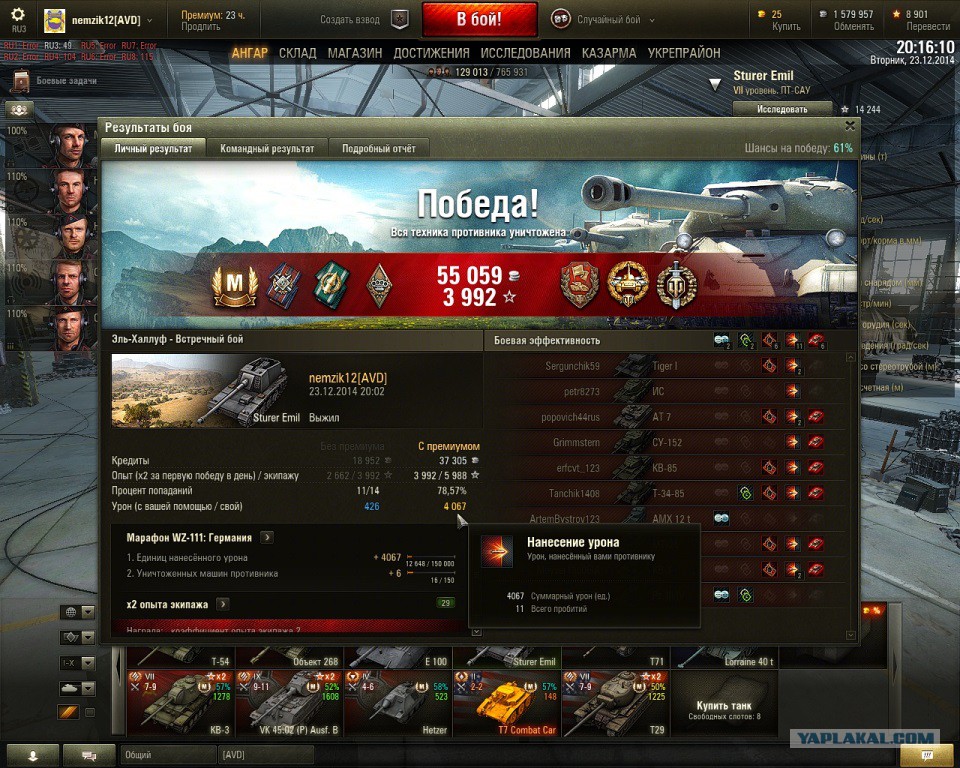Open the ДОСТИЖЕНИЯ page
The image size is (960, 768).
431,53
